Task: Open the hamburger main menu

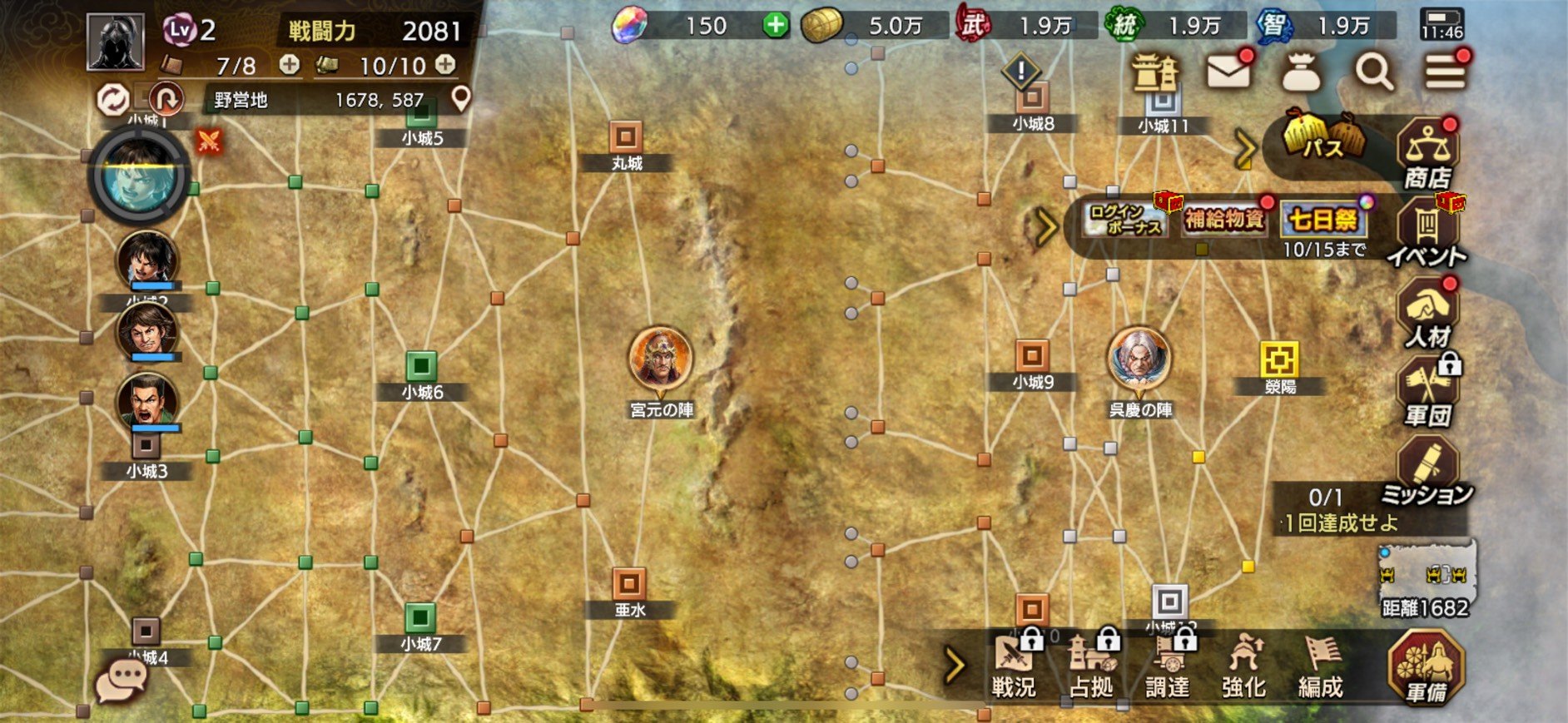Action: point(1445,72)
